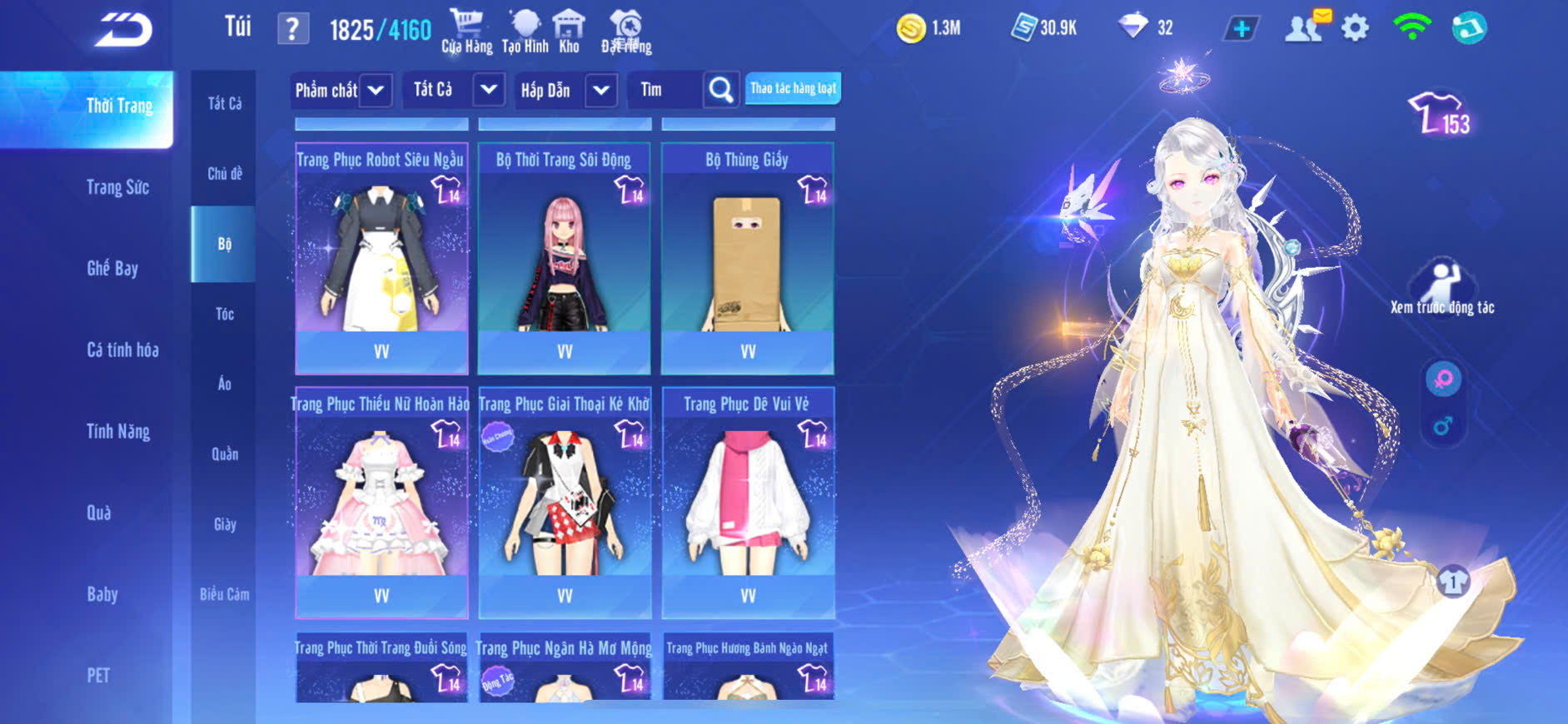
Task: Select the Trang Phục Robot Siêu Ngầu outfit
Action: tap(381, 258)
